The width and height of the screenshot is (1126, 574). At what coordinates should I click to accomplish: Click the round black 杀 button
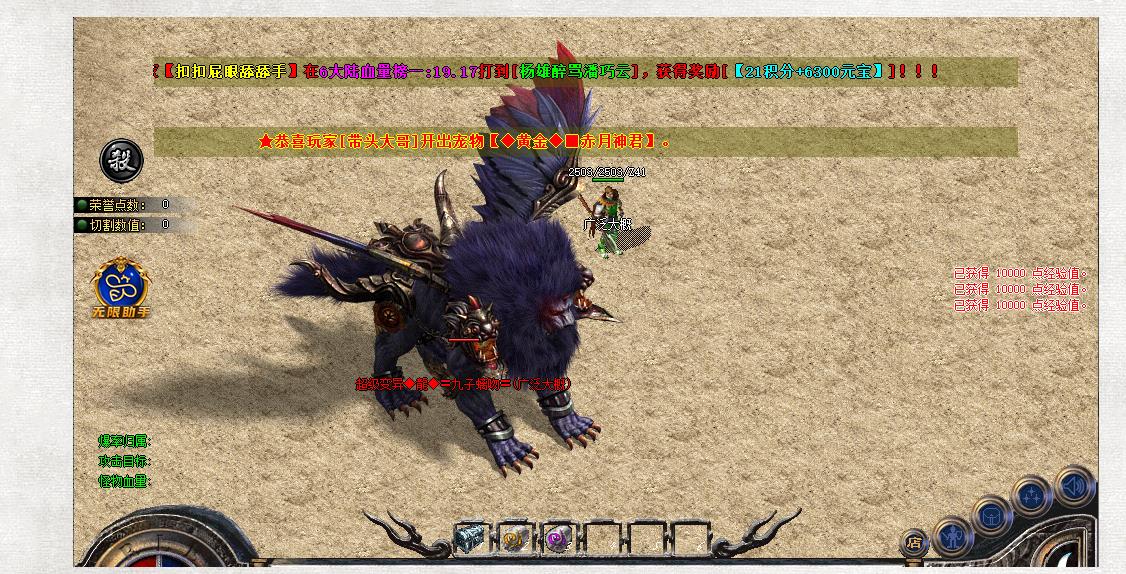[x=121, y=160]
